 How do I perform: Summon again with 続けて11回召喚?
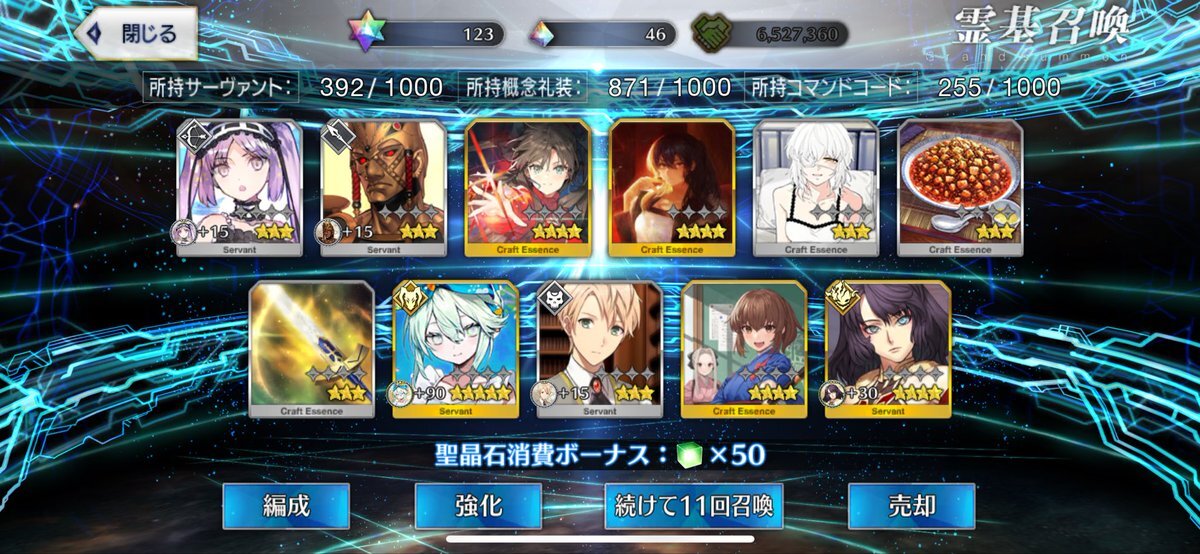pos(693,506)
